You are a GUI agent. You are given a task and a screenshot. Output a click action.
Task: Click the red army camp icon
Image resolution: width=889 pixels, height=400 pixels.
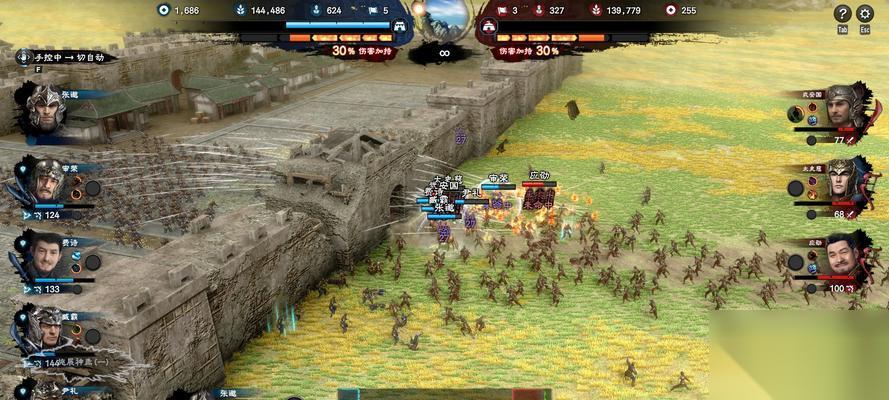pyautogui.click(x=490, y=26)
